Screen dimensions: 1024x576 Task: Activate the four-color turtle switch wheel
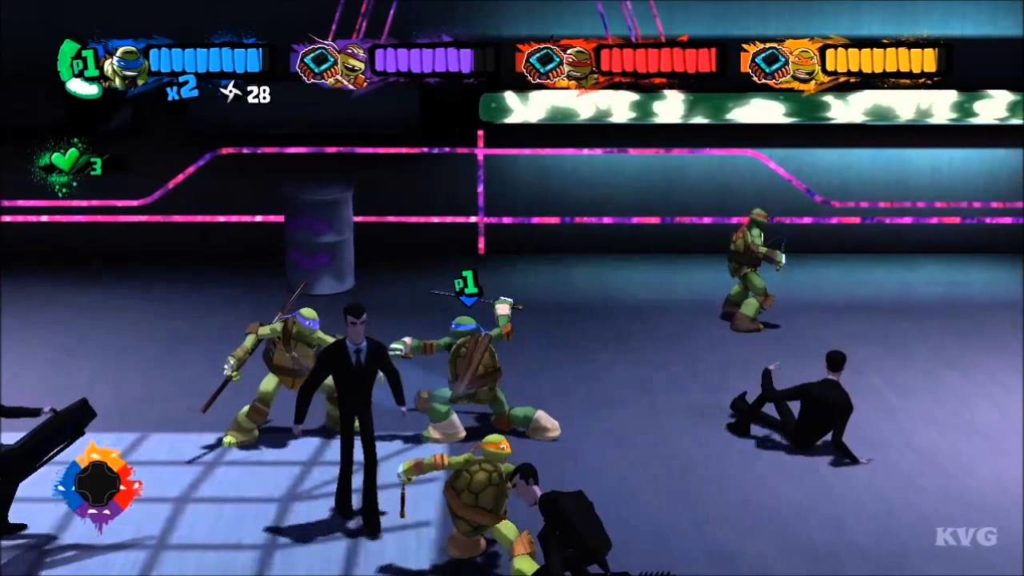point(97,486)
